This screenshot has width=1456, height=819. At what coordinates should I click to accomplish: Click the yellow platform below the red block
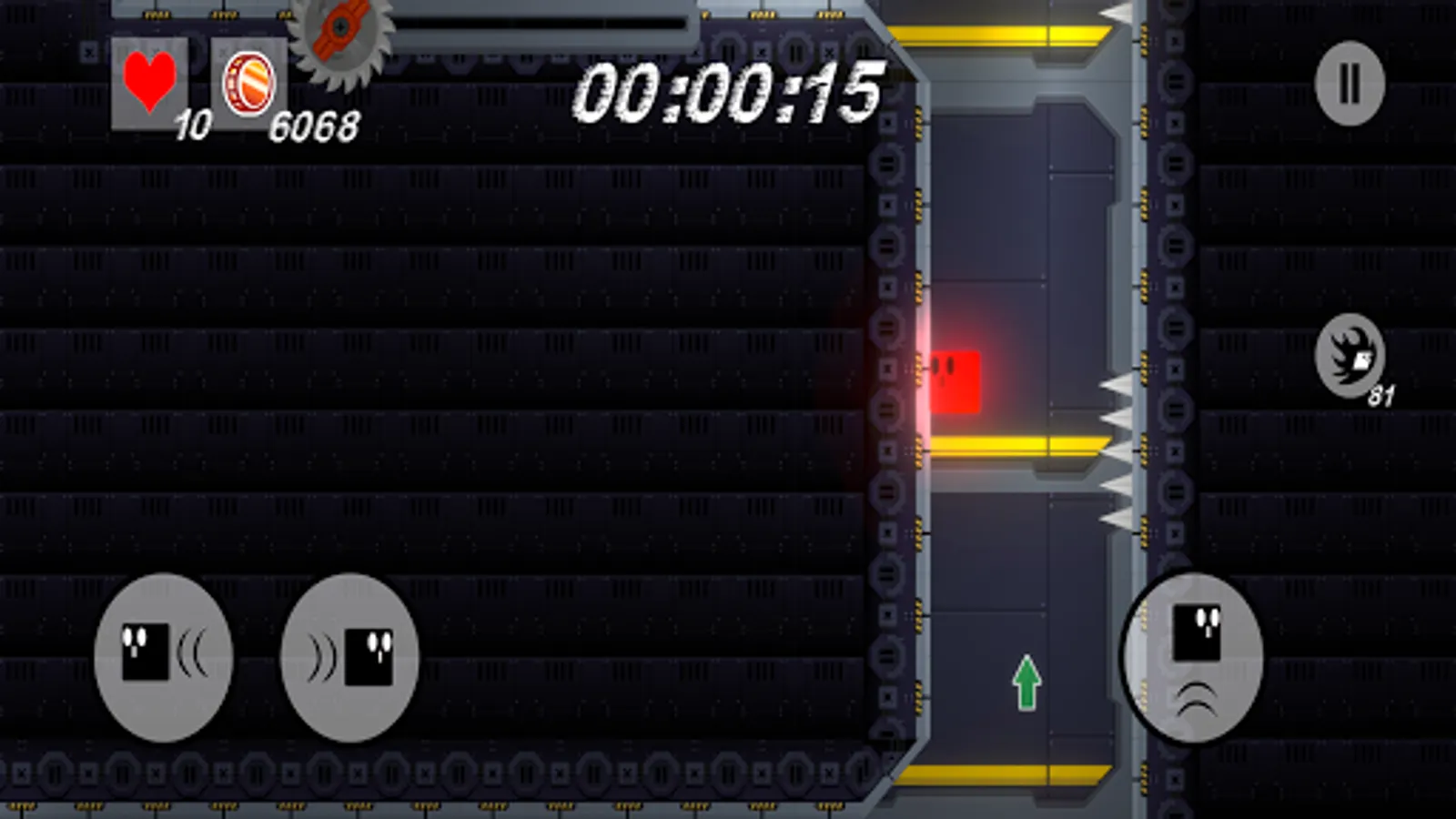tap(1010, 444)
